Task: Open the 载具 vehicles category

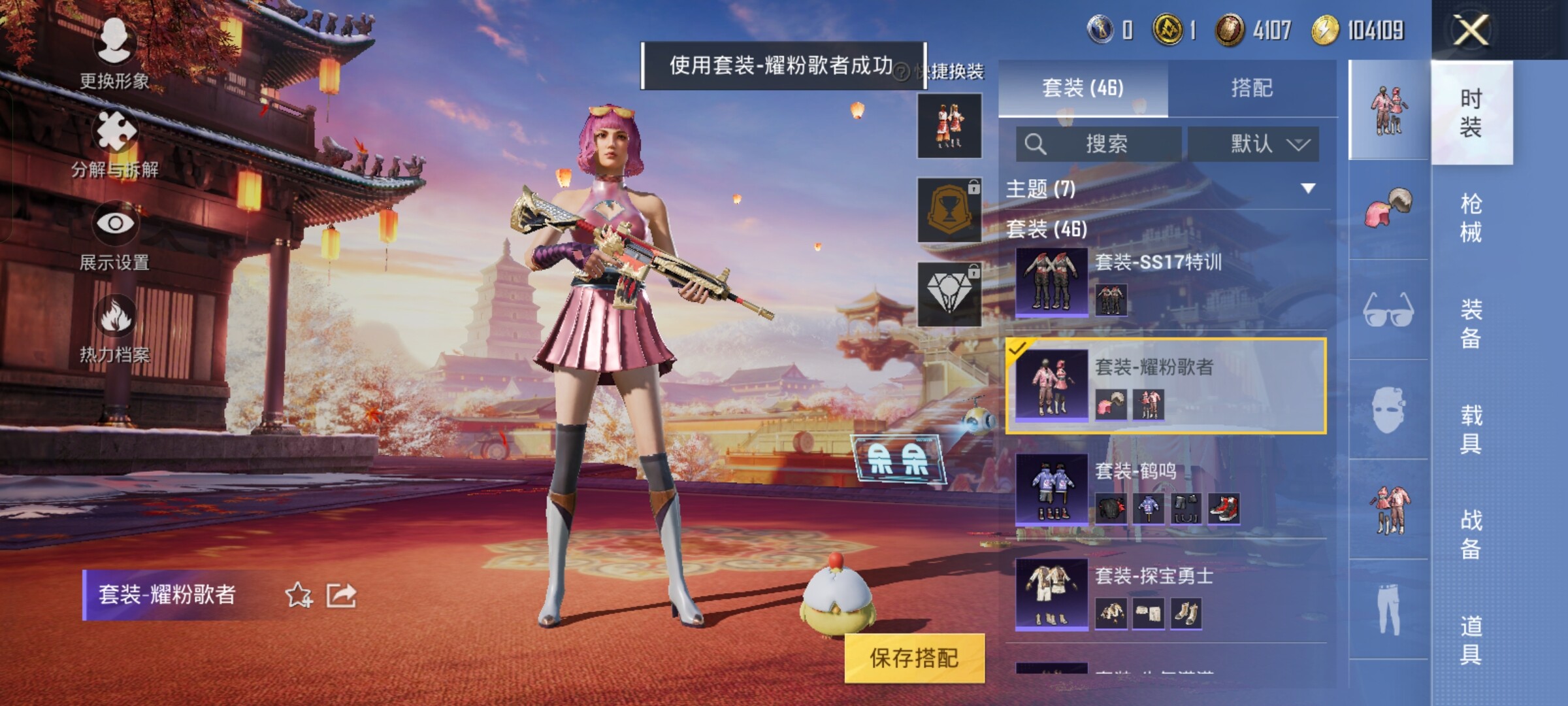Action: click(1471, 429)
